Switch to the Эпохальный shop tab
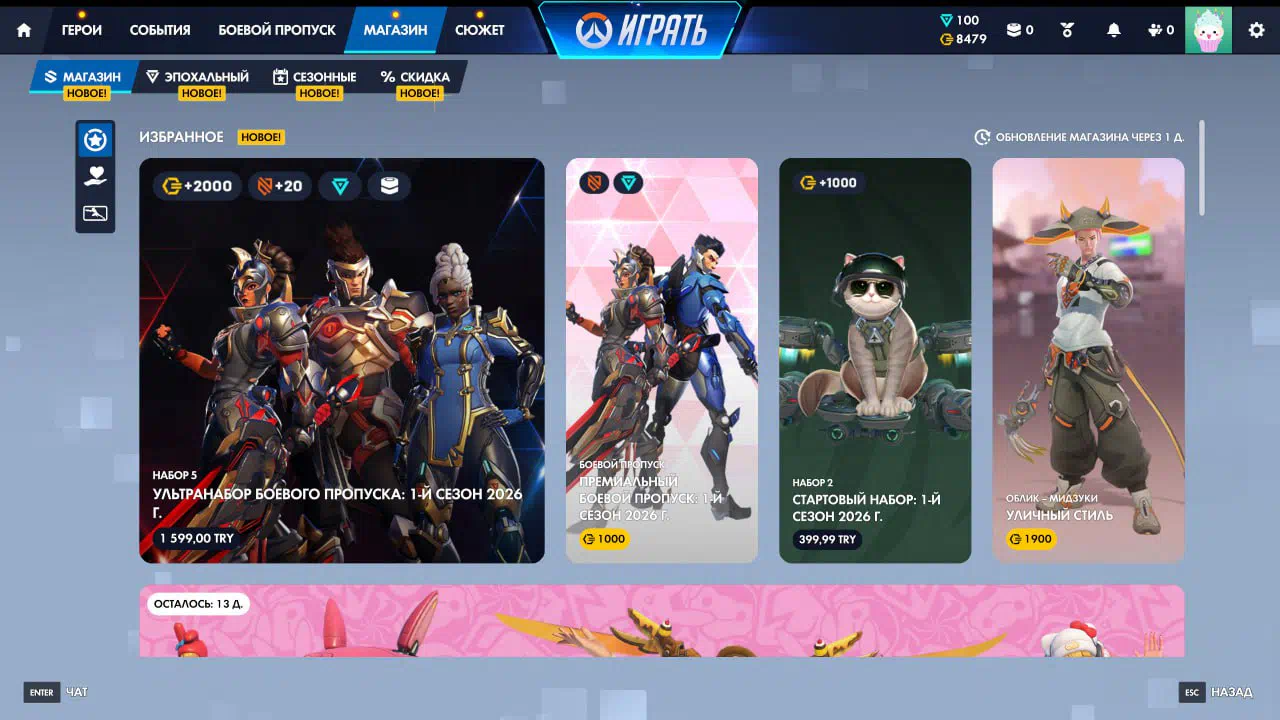 (198, 77)
